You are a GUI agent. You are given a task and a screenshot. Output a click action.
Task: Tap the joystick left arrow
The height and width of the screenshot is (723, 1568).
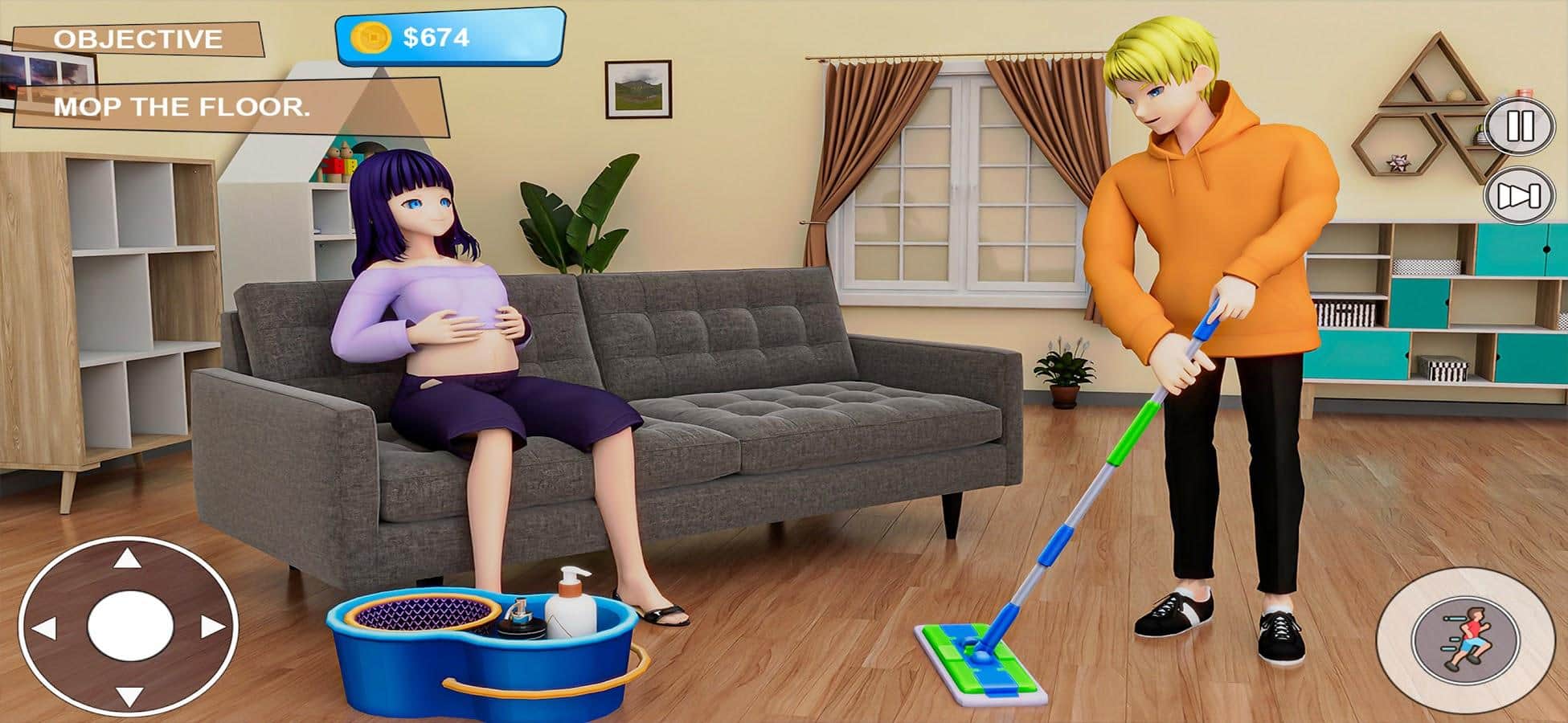(x=43, y=628)
